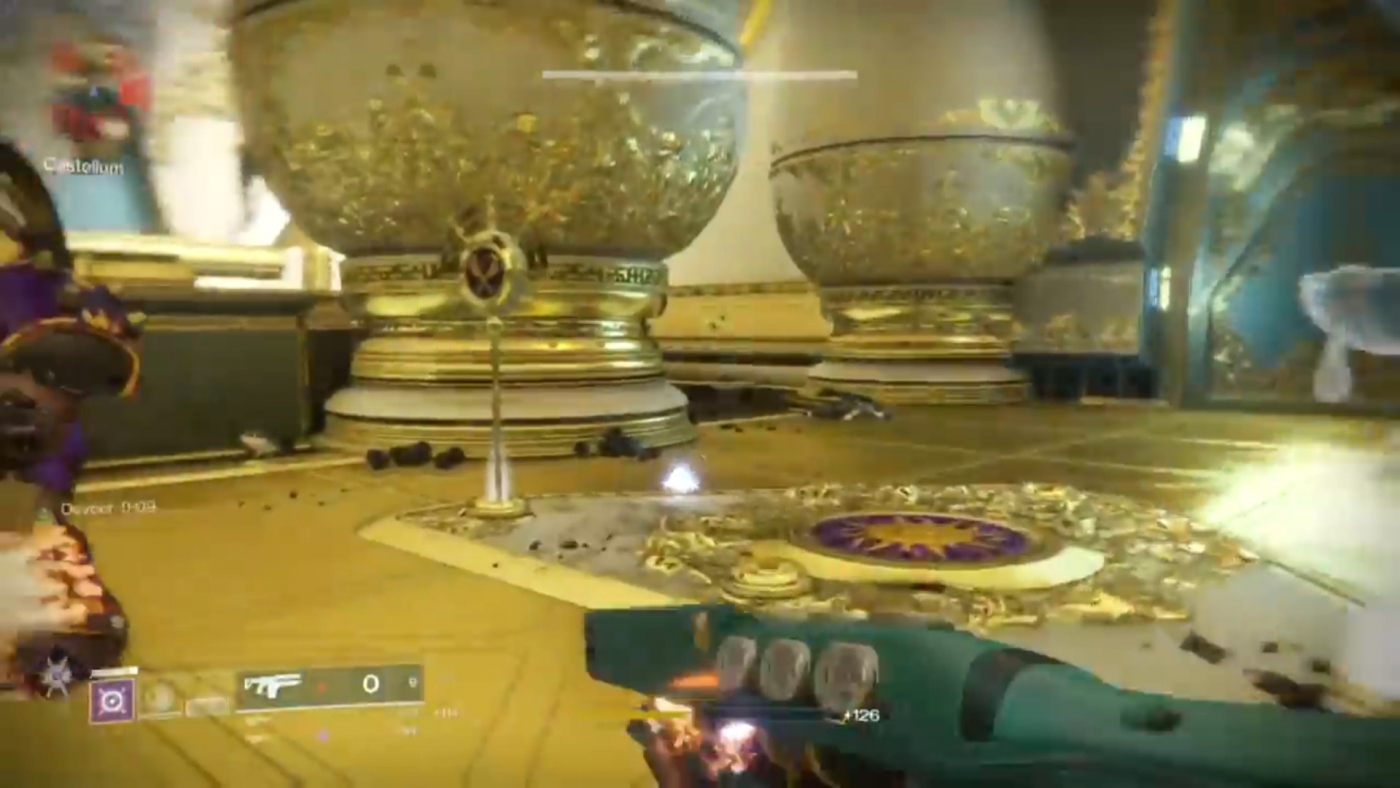Viewport: 1400px width, 788px height.
Task: Select the submachine gun weapon icon
Action: 272,684
